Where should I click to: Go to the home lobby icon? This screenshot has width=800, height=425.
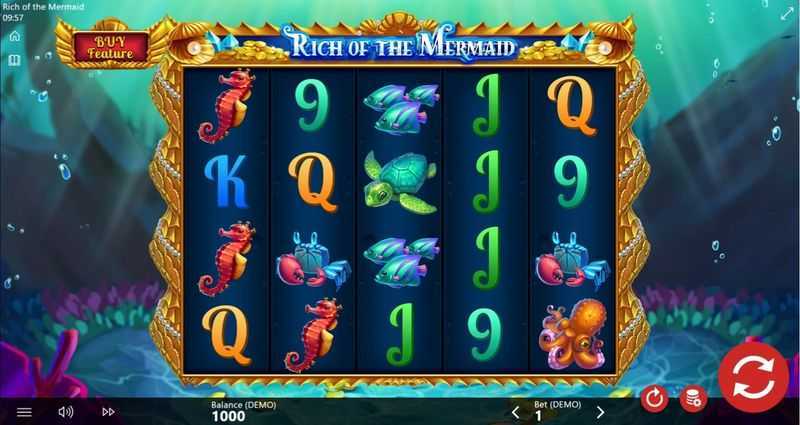(14, 36)
